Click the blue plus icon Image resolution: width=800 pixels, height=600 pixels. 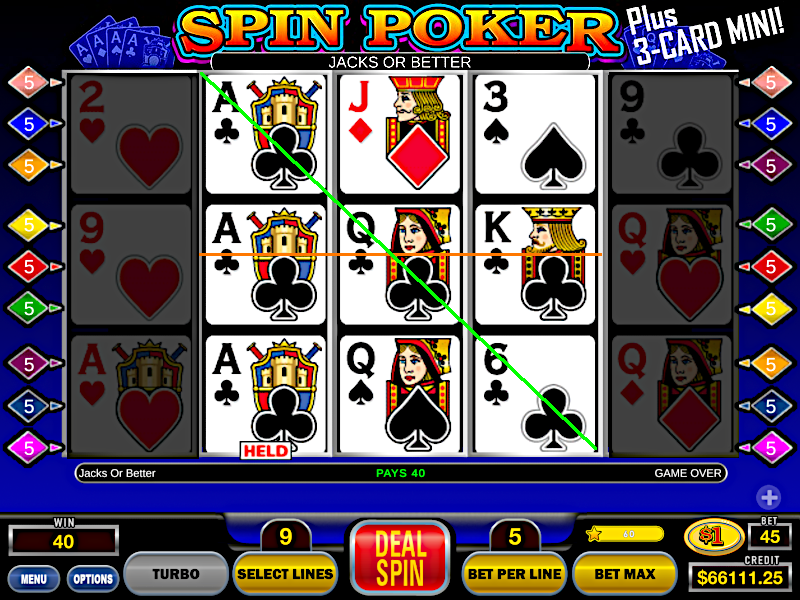pos(768,497)
